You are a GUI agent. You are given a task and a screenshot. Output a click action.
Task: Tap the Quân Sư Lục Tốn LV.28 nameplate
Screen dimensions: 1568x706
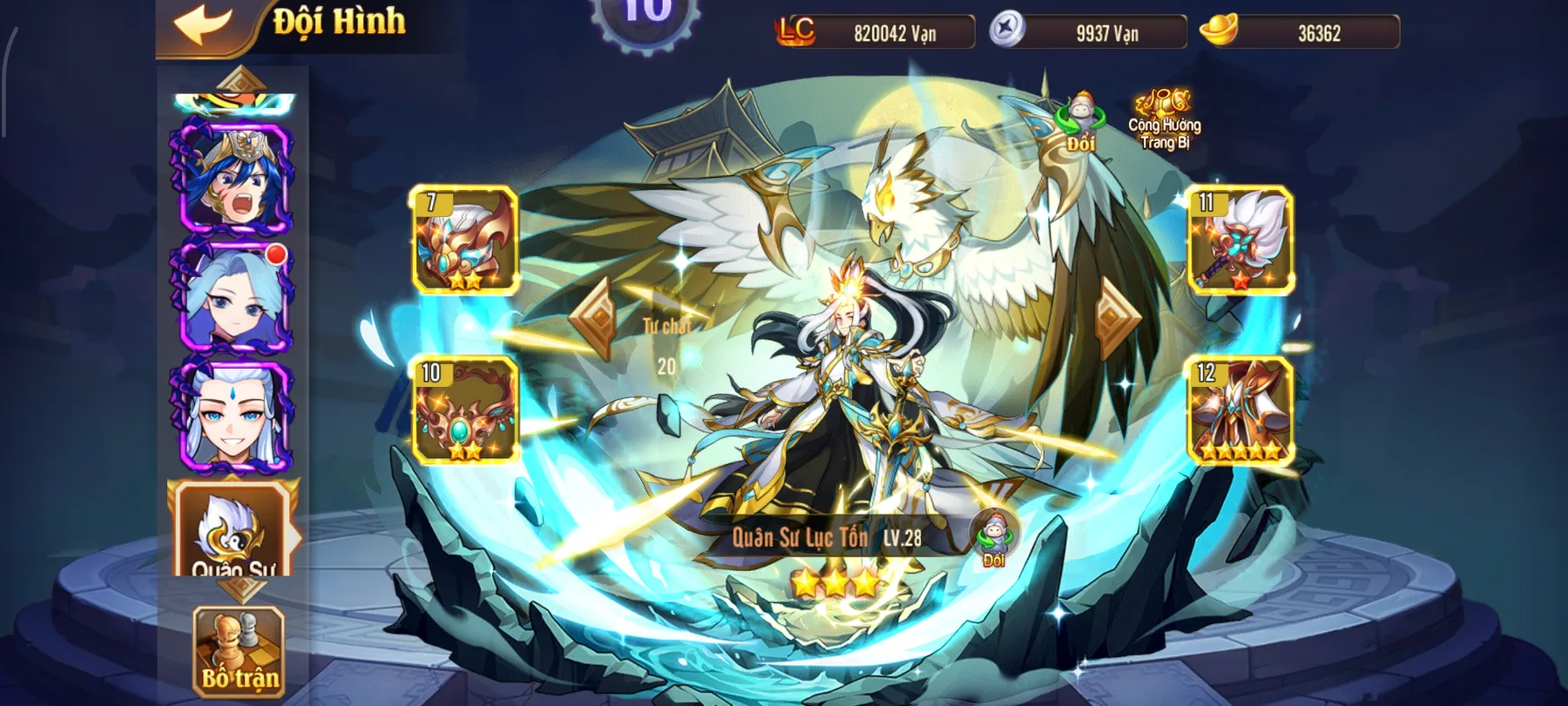coord(828,539)
